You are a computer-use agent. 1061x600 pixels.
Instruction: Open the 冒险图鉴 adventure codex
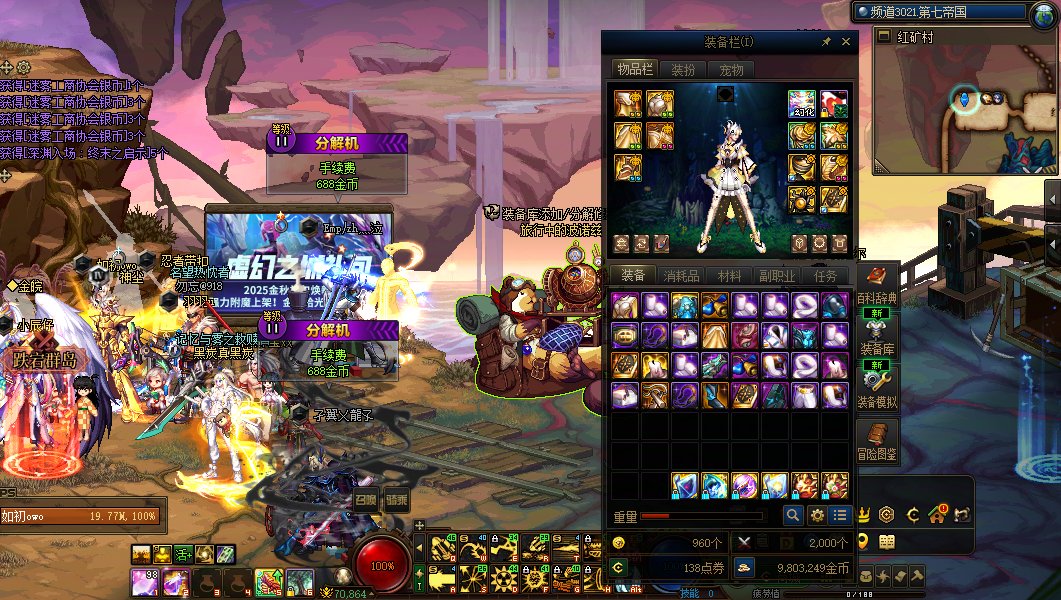pos(876,441)
